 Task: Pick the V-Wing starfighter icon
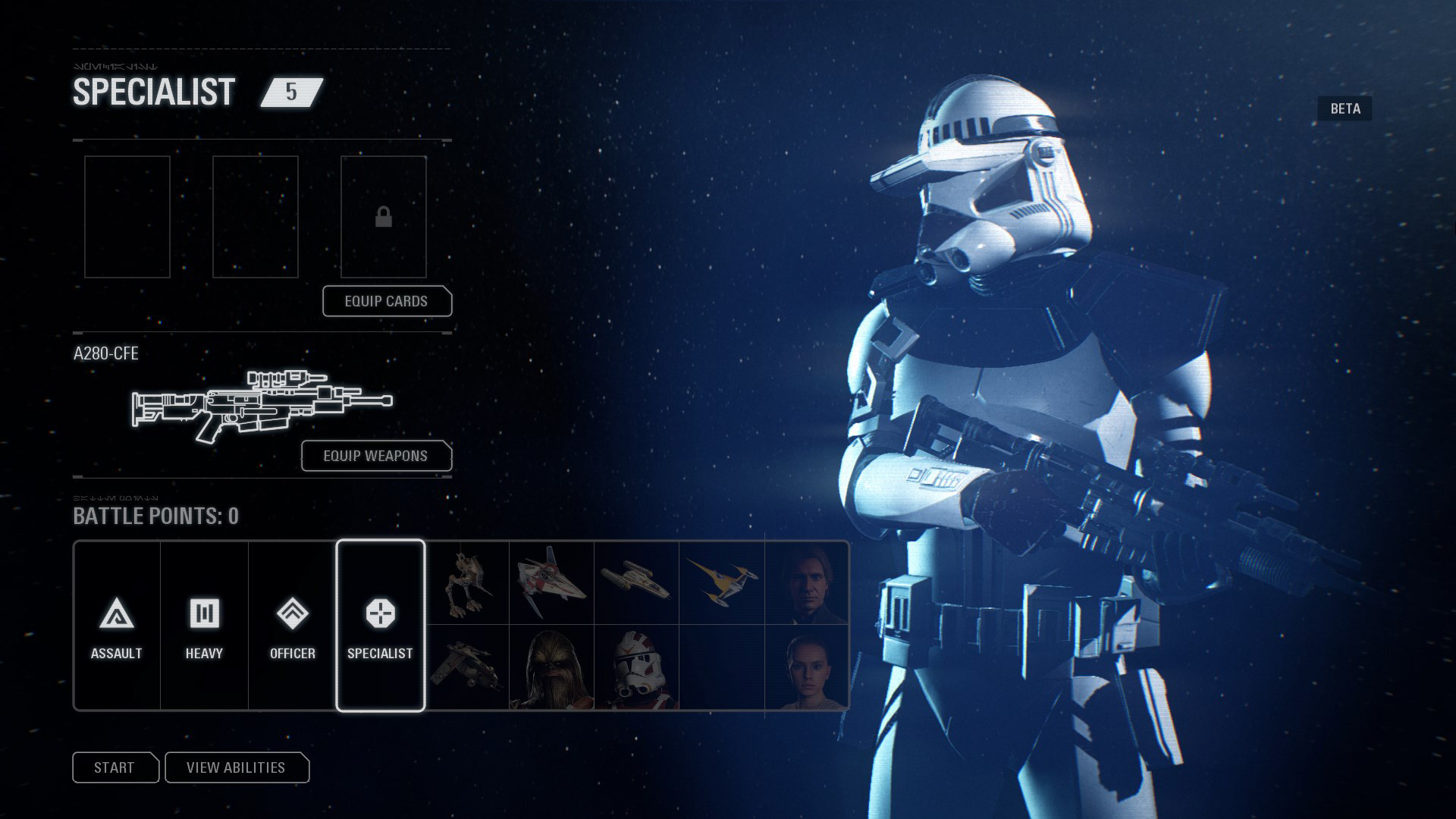pos(551,582)
